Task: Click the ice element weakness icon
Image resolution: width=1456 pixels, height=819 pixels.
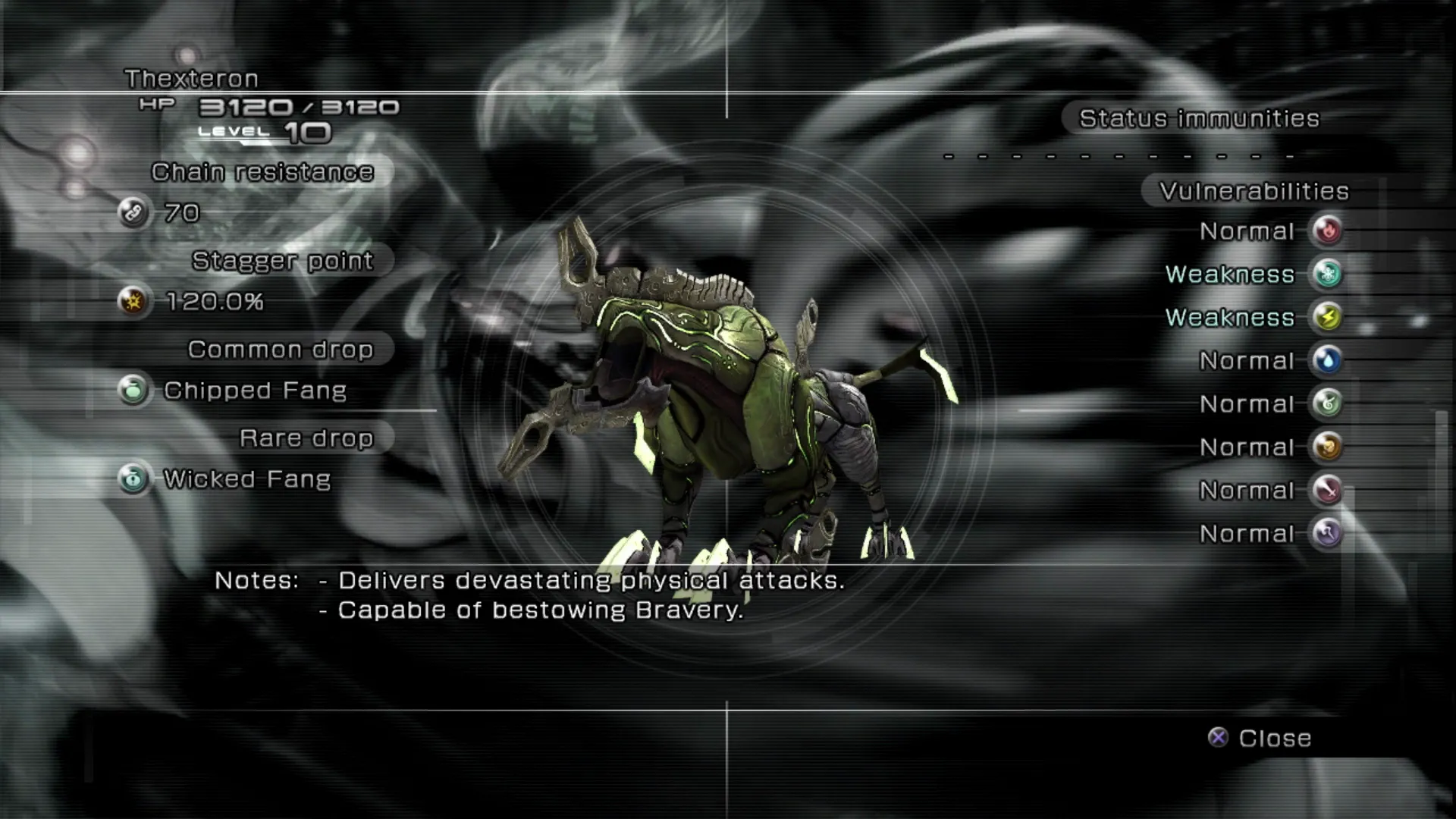Action: pos(1327,274)
